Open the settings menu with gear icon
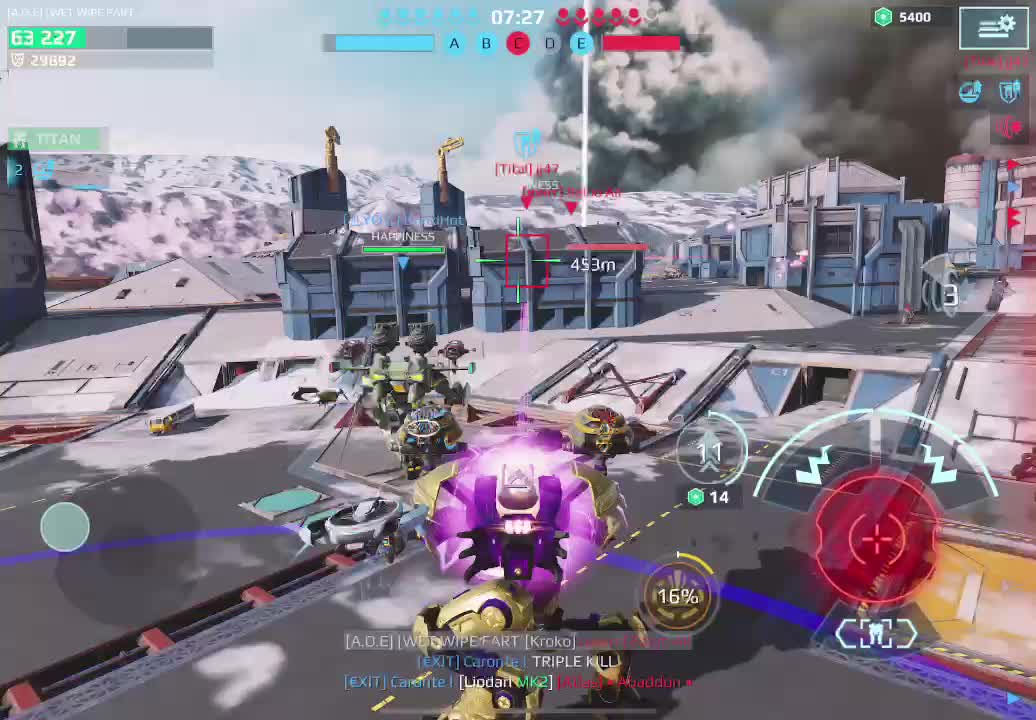 (x=994, y=27)
